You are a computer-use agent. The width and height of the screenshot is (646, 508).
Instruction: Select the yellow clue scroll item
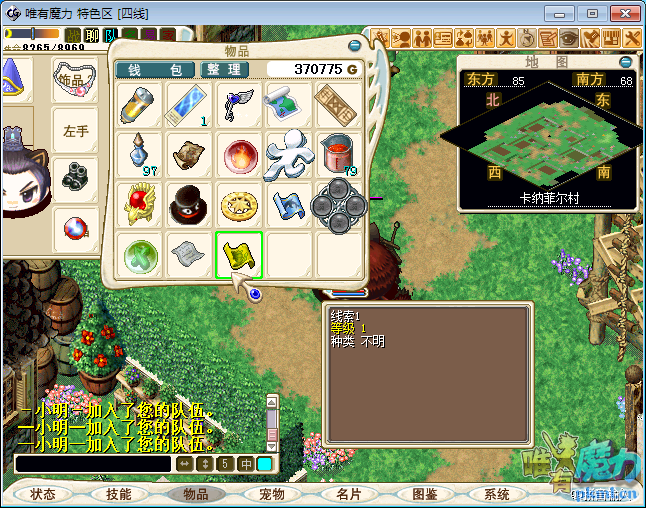(239, 255)
